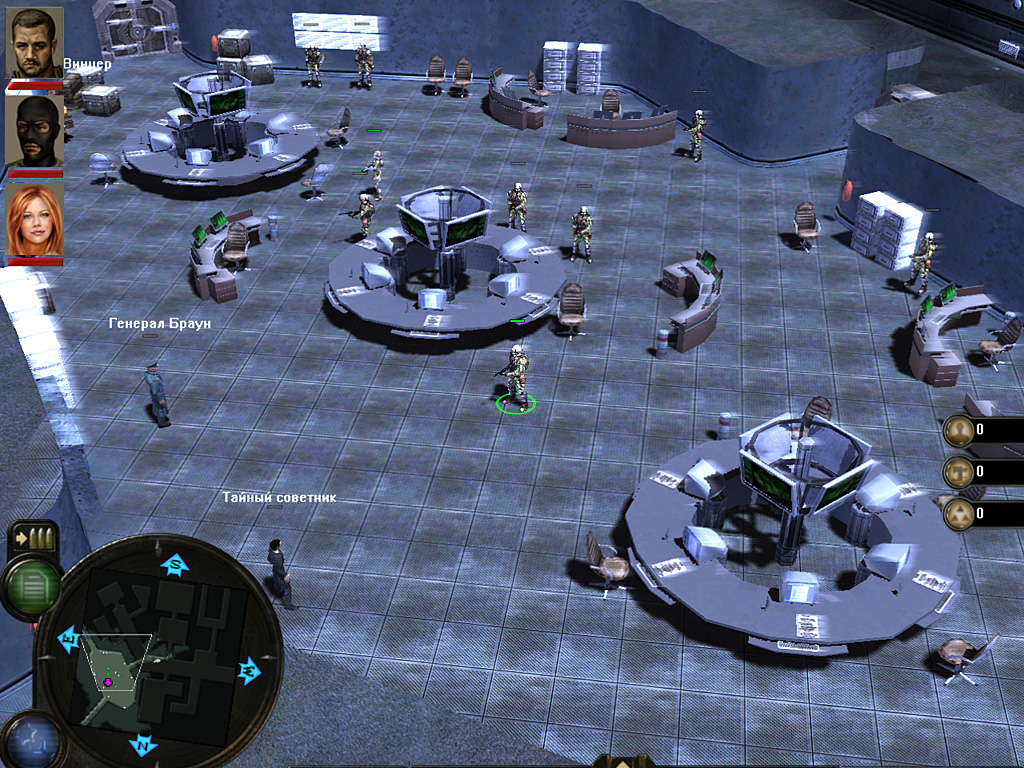Click the S compass arrow on the minimap
The image size is (1024, 768).
[x=176, y=565]
